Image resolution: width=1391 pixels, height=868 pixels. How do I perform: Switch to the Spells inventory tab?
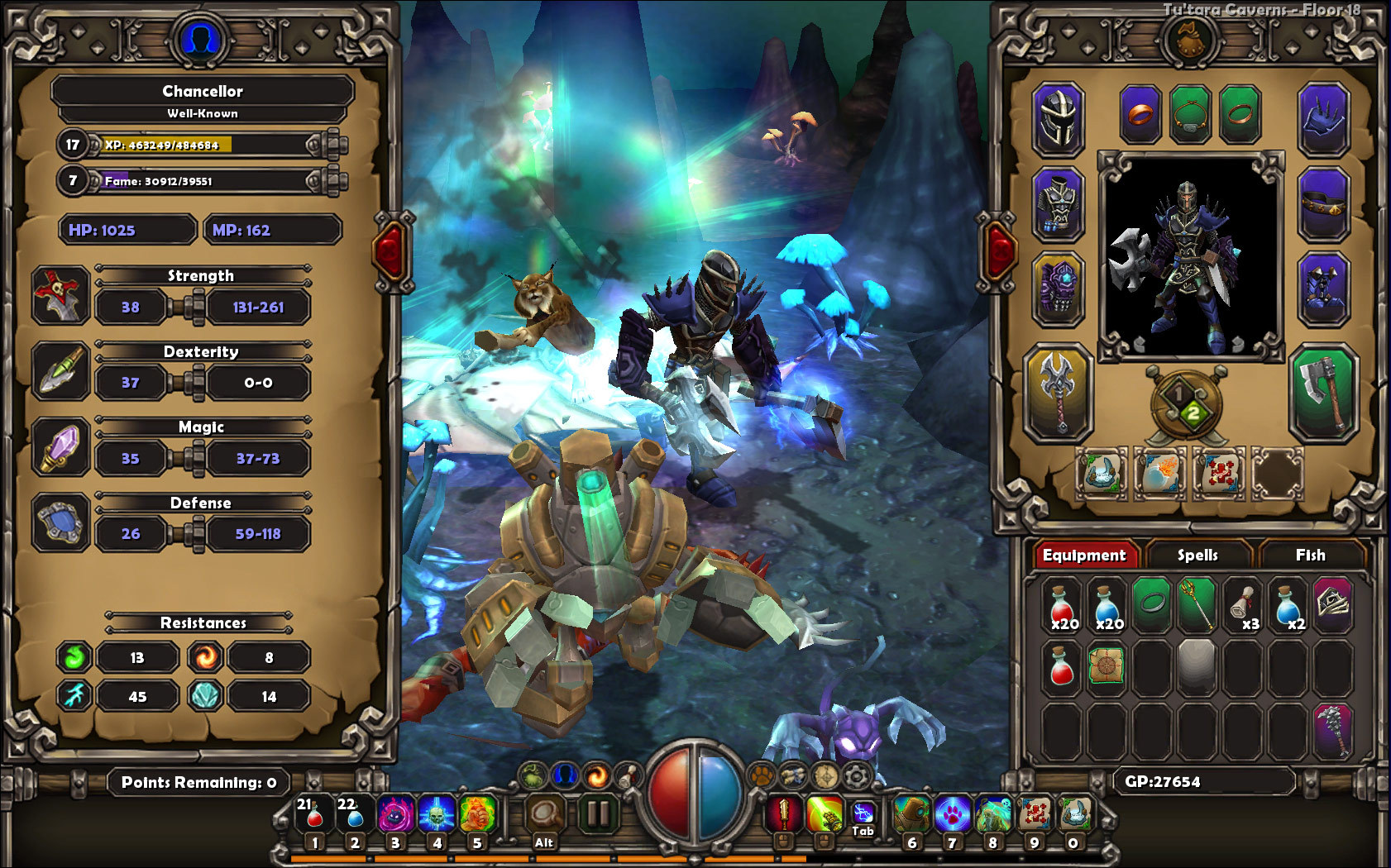click(x=1199, y=556)
